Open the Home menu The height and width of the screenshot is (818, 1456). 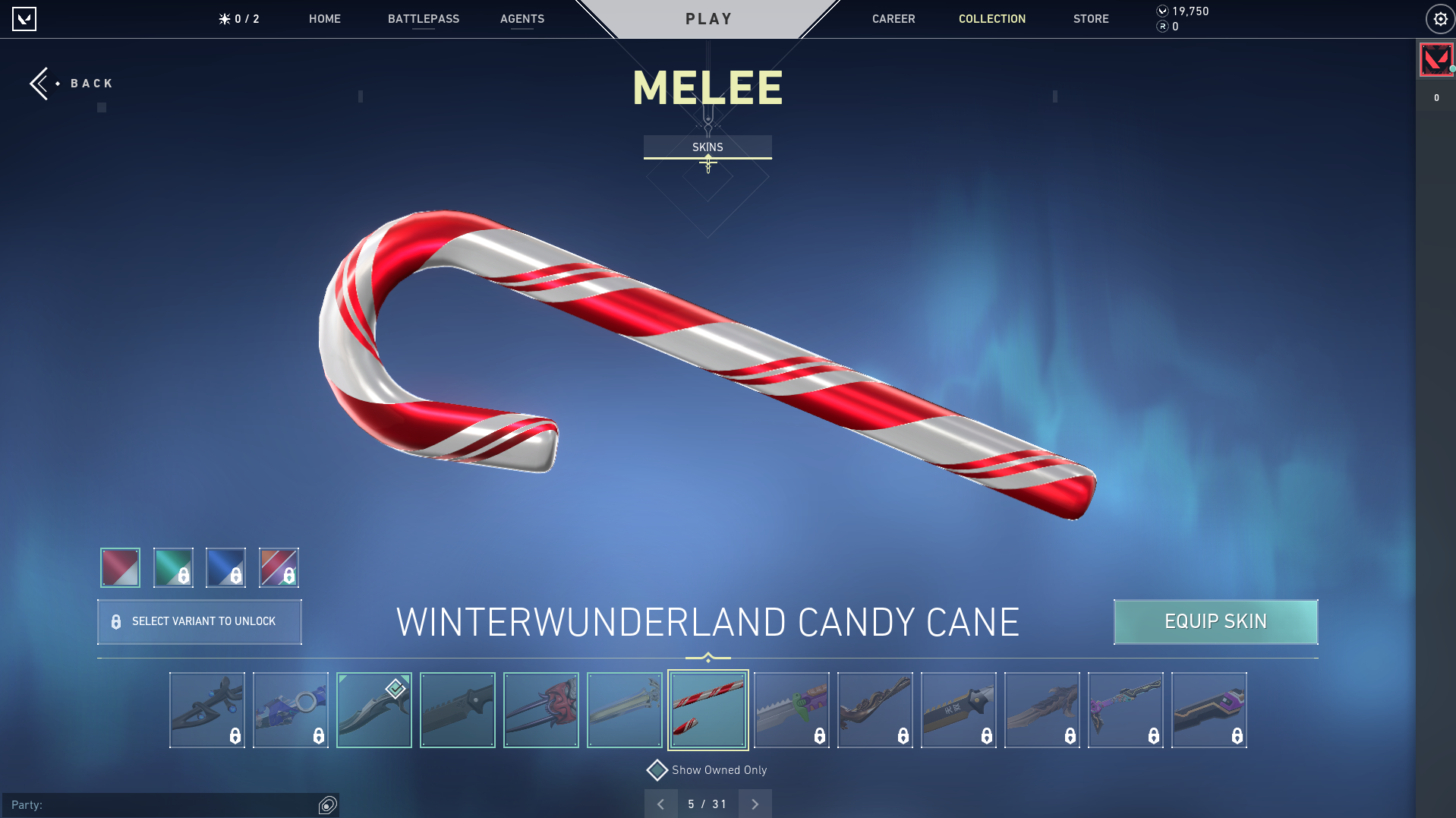point(324,19)
